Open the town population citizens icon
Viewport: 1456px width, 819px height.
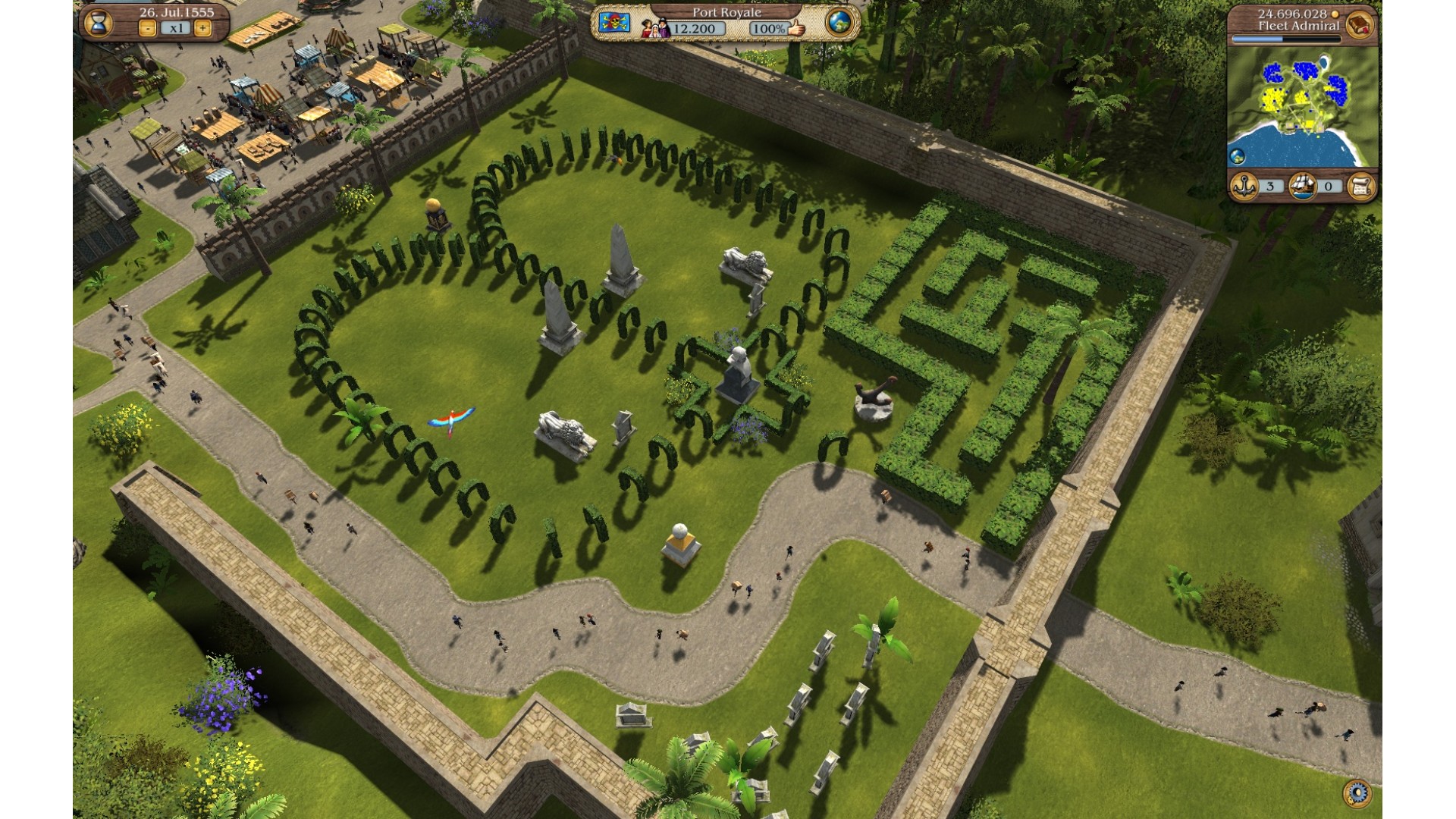pyautogui.click(x=655, y=29)
